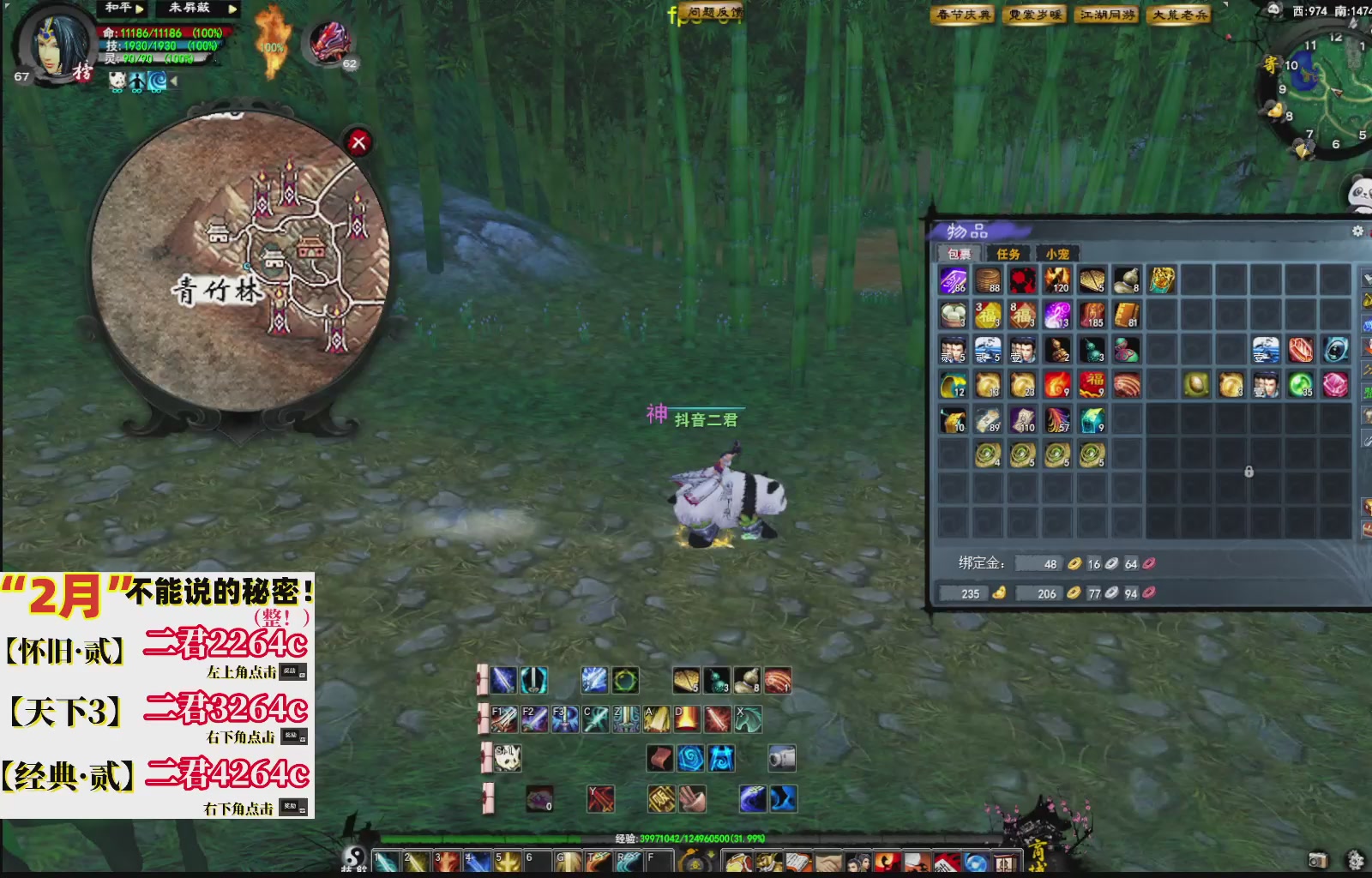Click the blue spiral skill icon
Screen dimensions: 1372x878
[690, 757]
